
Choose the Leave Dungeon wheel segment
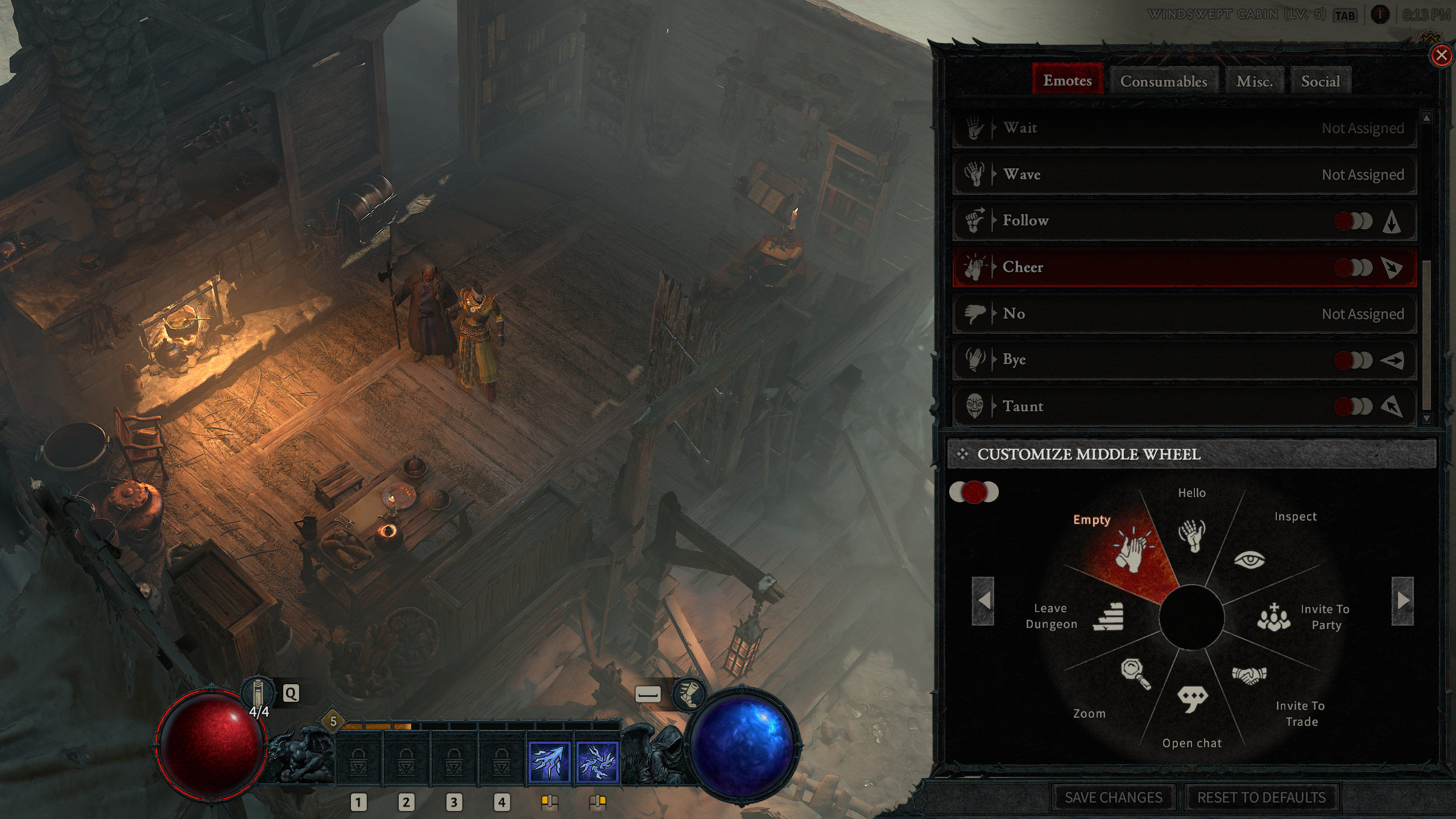click(1108, 617)
